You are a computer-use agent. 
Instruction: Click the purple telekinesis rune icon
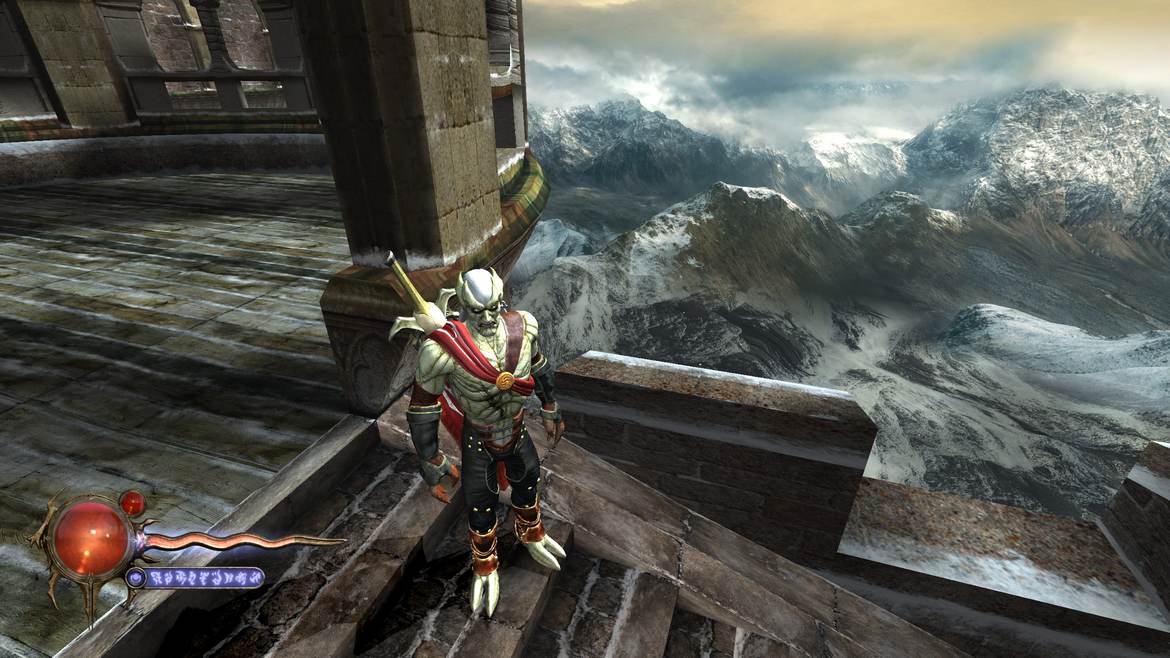click(x=136, y=577)
